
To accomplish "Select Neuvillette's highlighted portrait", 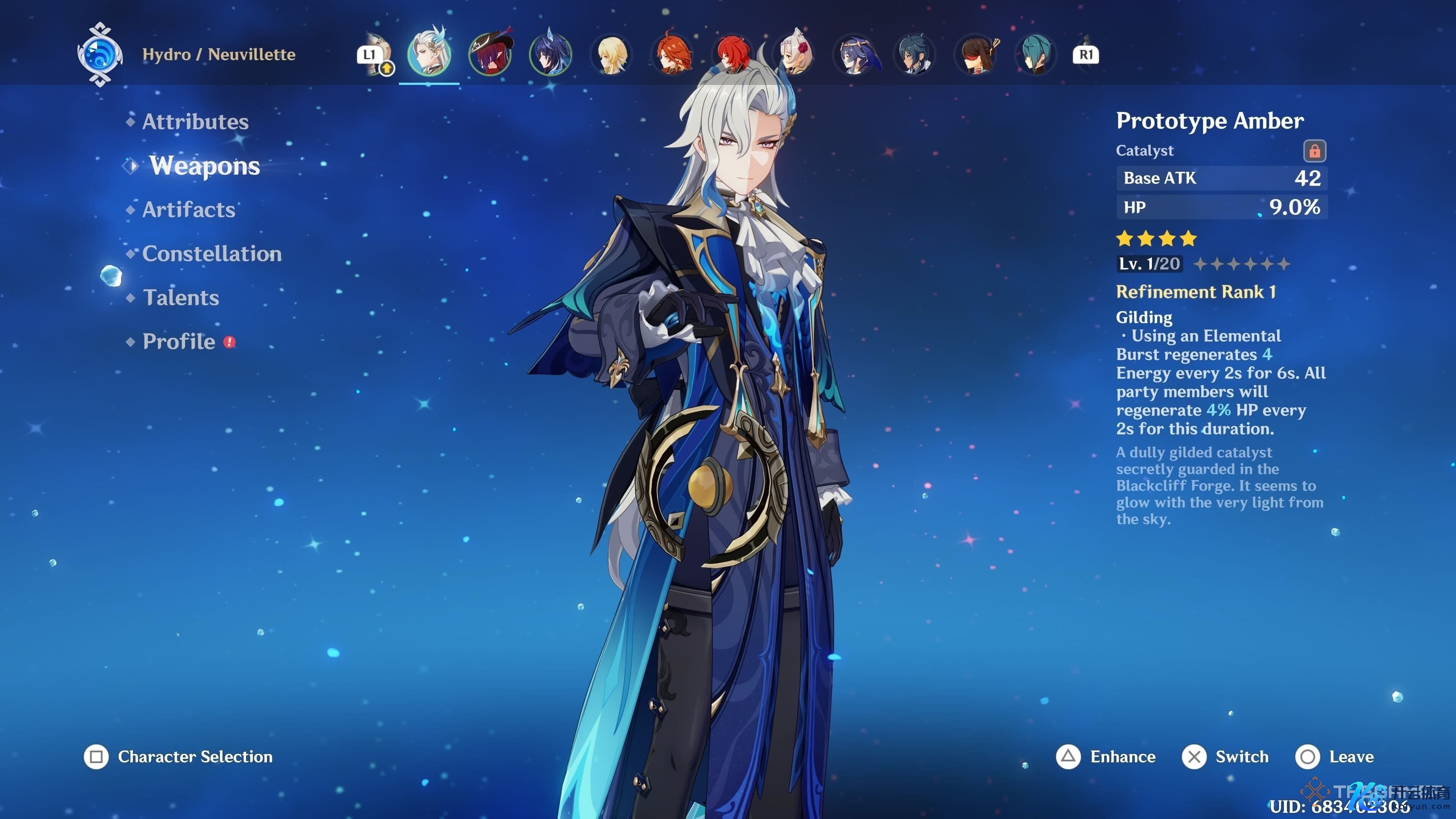I will click(x=429, y=54).
